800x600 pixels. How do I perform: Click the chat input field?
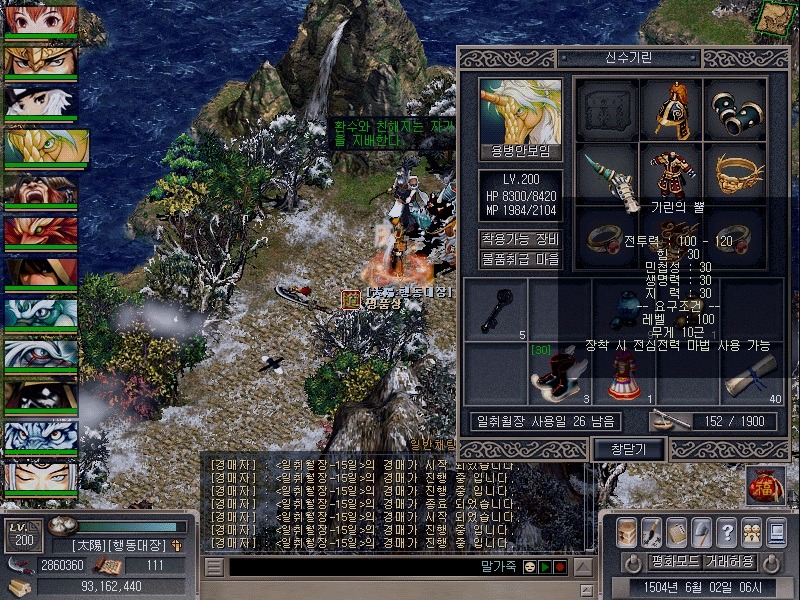click(x=350, y=567)
